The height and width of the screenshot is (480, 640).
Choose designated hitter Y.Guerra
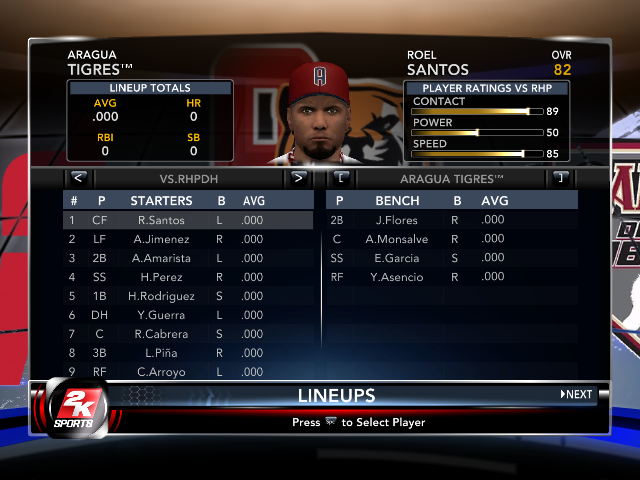click(x=159, y=315)
